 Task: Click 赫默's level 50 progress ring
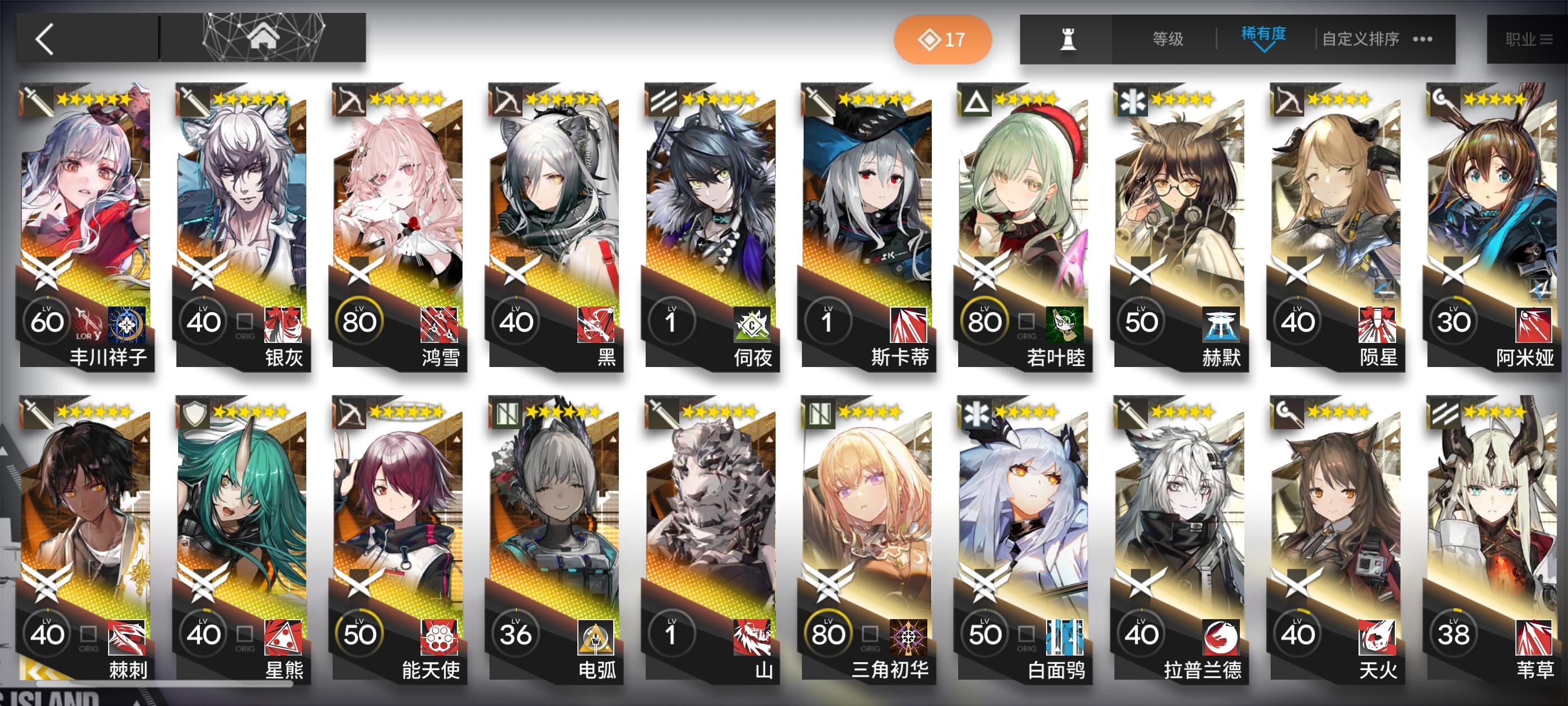[1142, 321]
